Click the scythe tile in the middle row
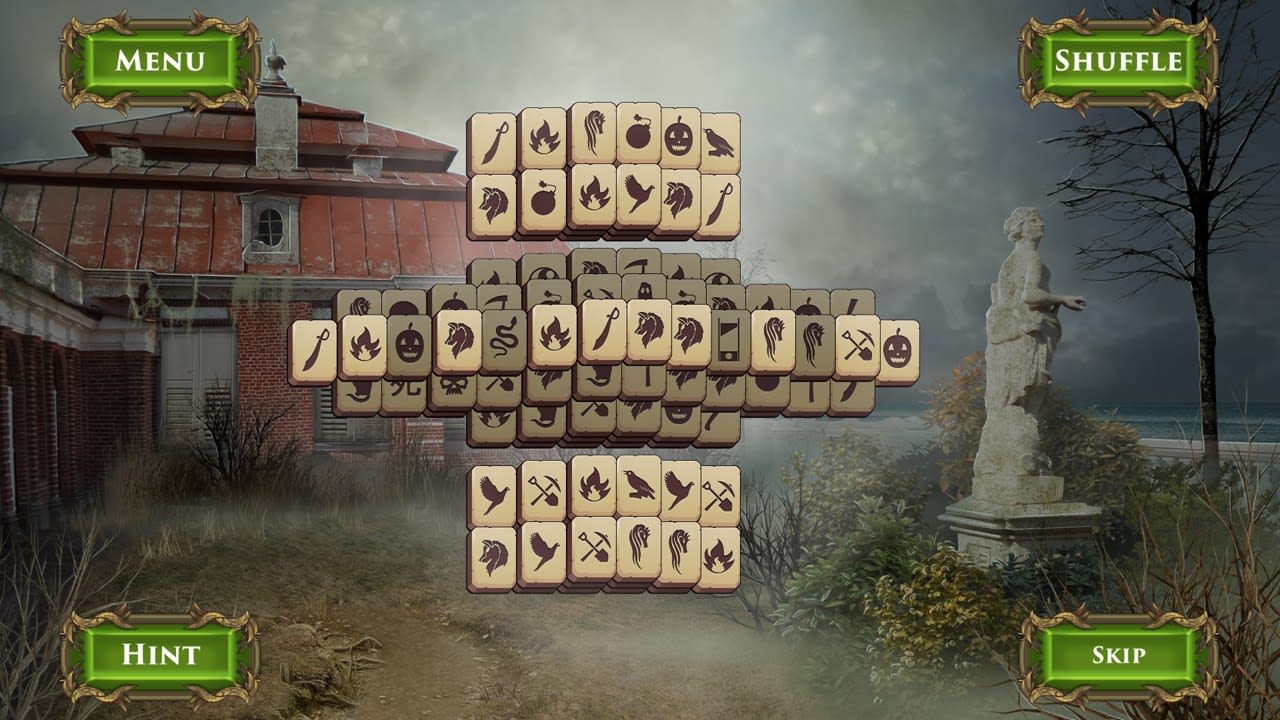Viewport: 1280px width, 720px height. tap(498, 300)
